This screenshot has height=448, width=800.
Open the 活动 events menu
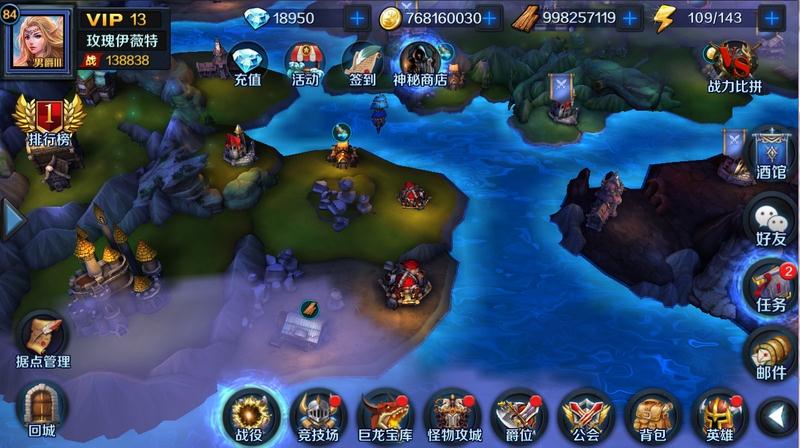pyautogui.click(x=304, y=63)
